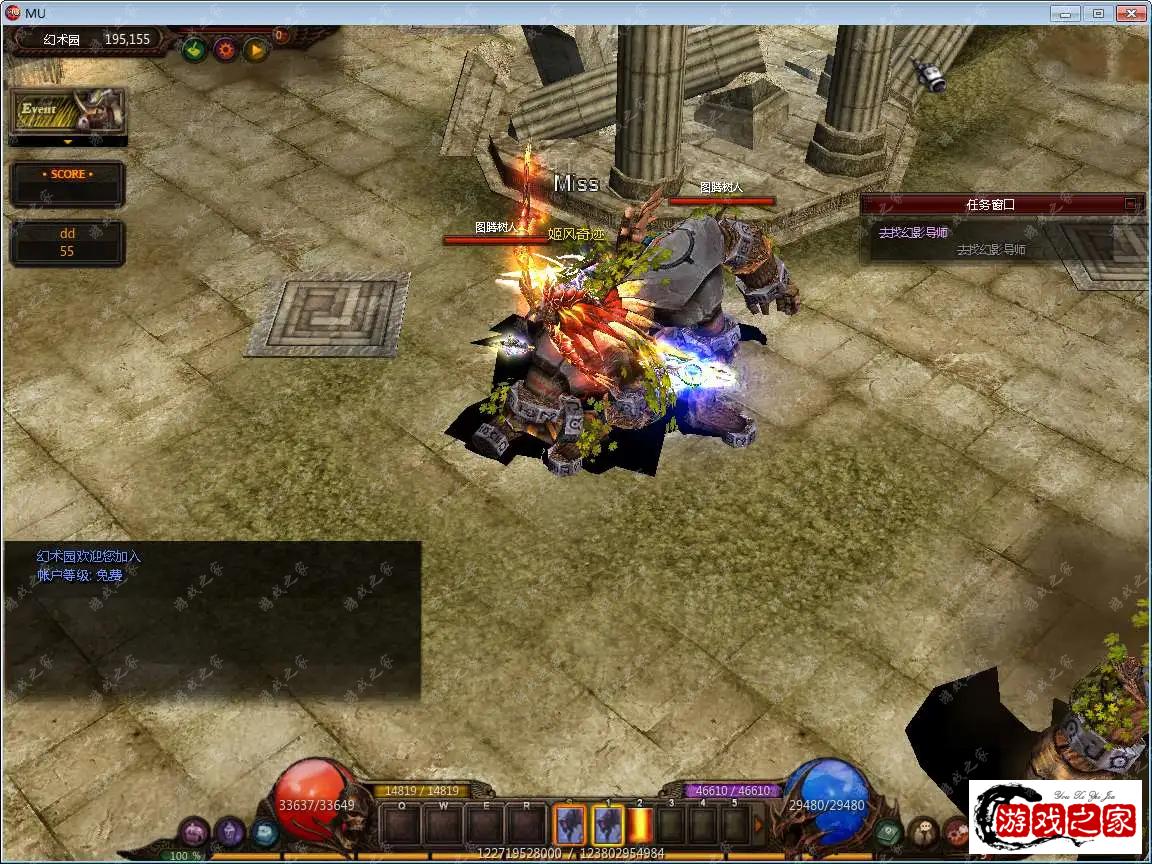The image size is (1152, 864).
Task: Open the purple round menu icon bottom-left
Action: tap(195, 830)
